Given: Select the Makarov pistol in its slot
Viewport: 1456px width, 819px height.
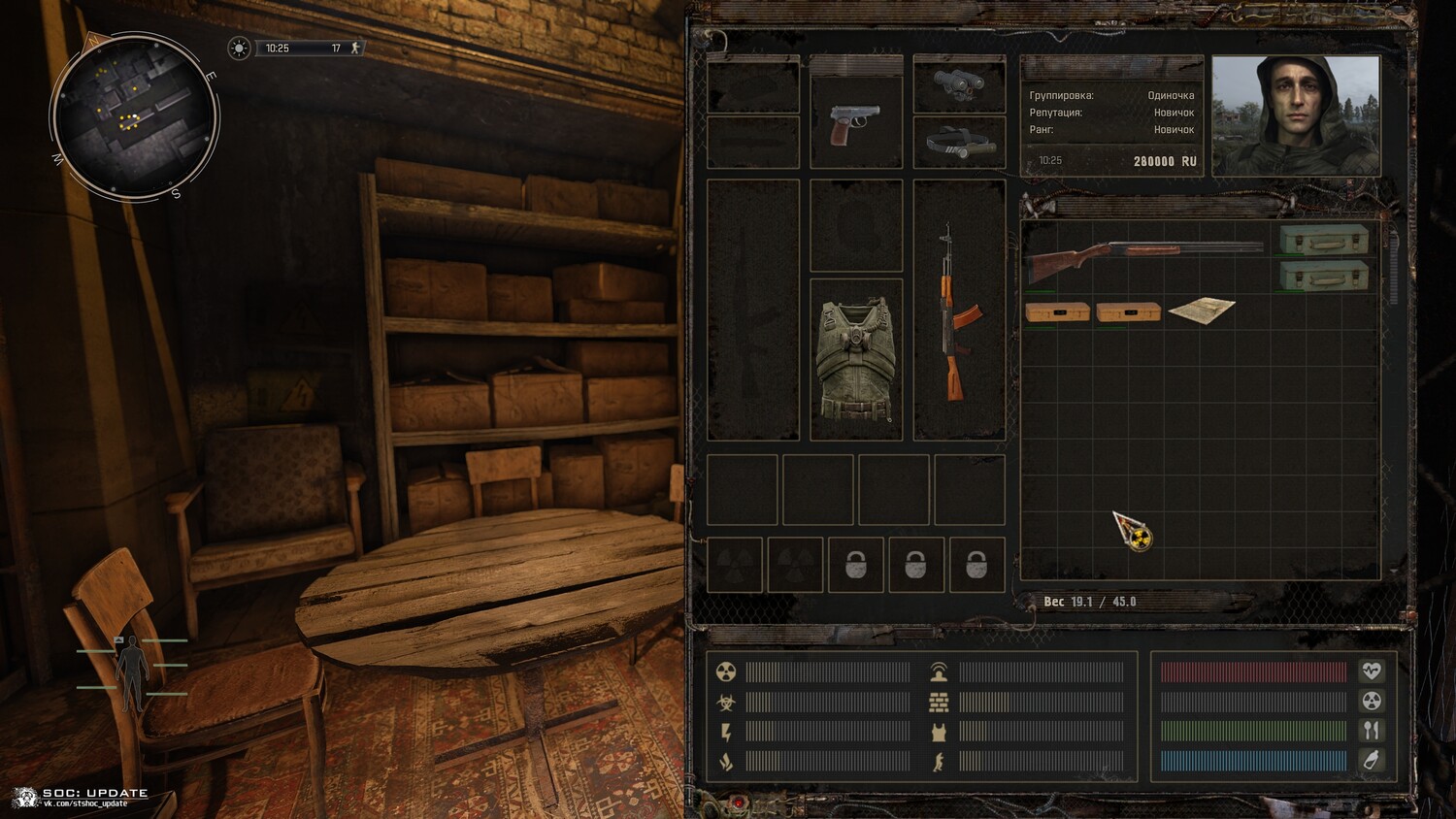Looking at the screenshot, I should (x=855, y=123).
